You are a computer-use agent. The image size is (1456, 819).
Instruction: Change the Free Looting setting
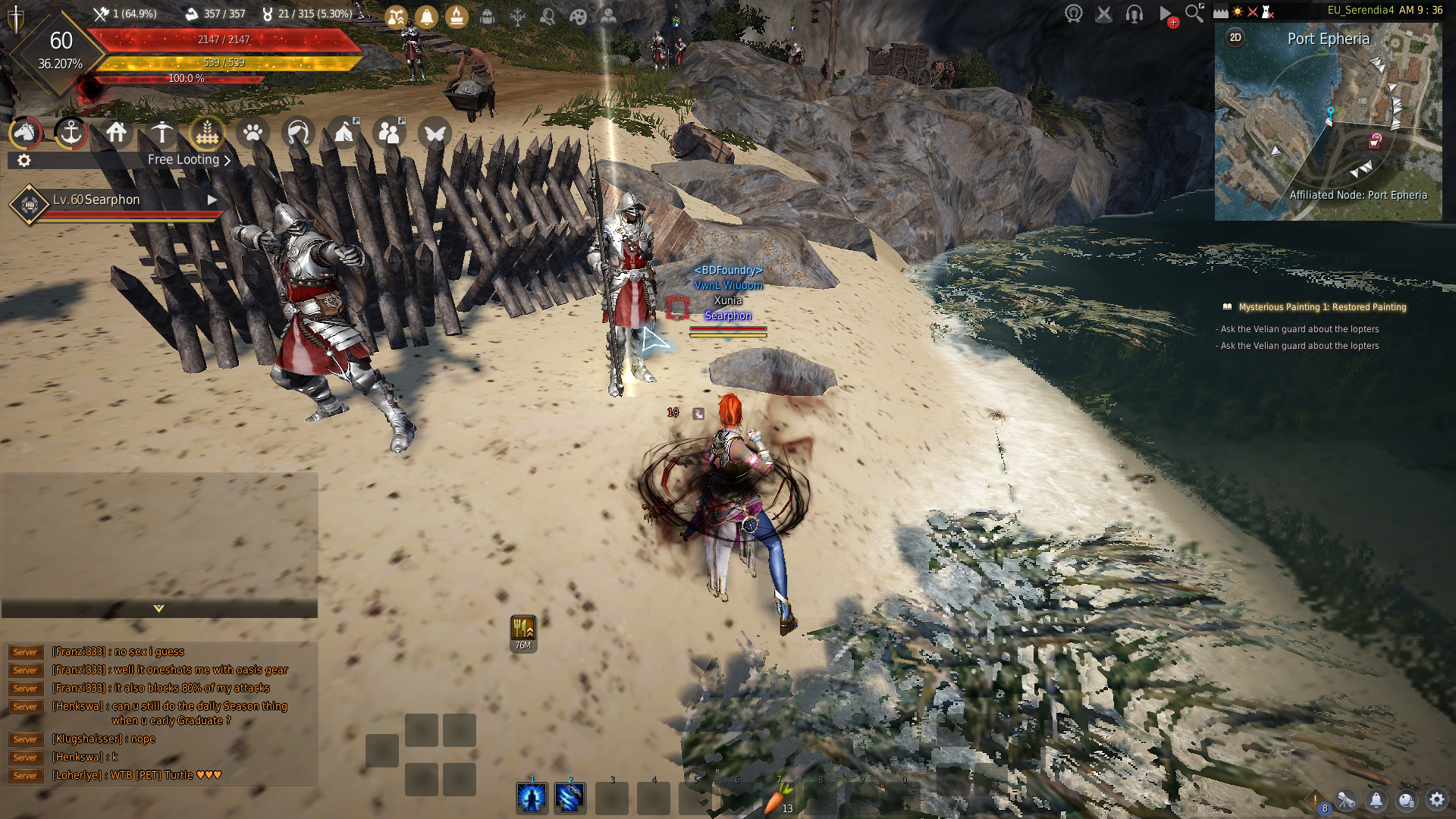click(189, 160)
